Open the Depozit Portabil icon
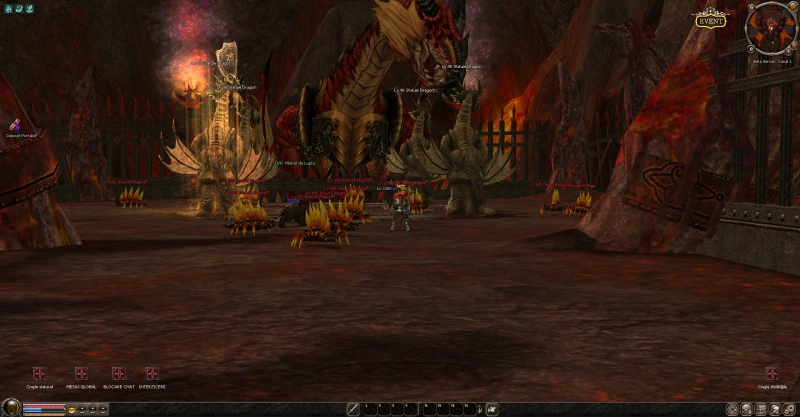Viewport: 800px width, 417px height. 16,123
